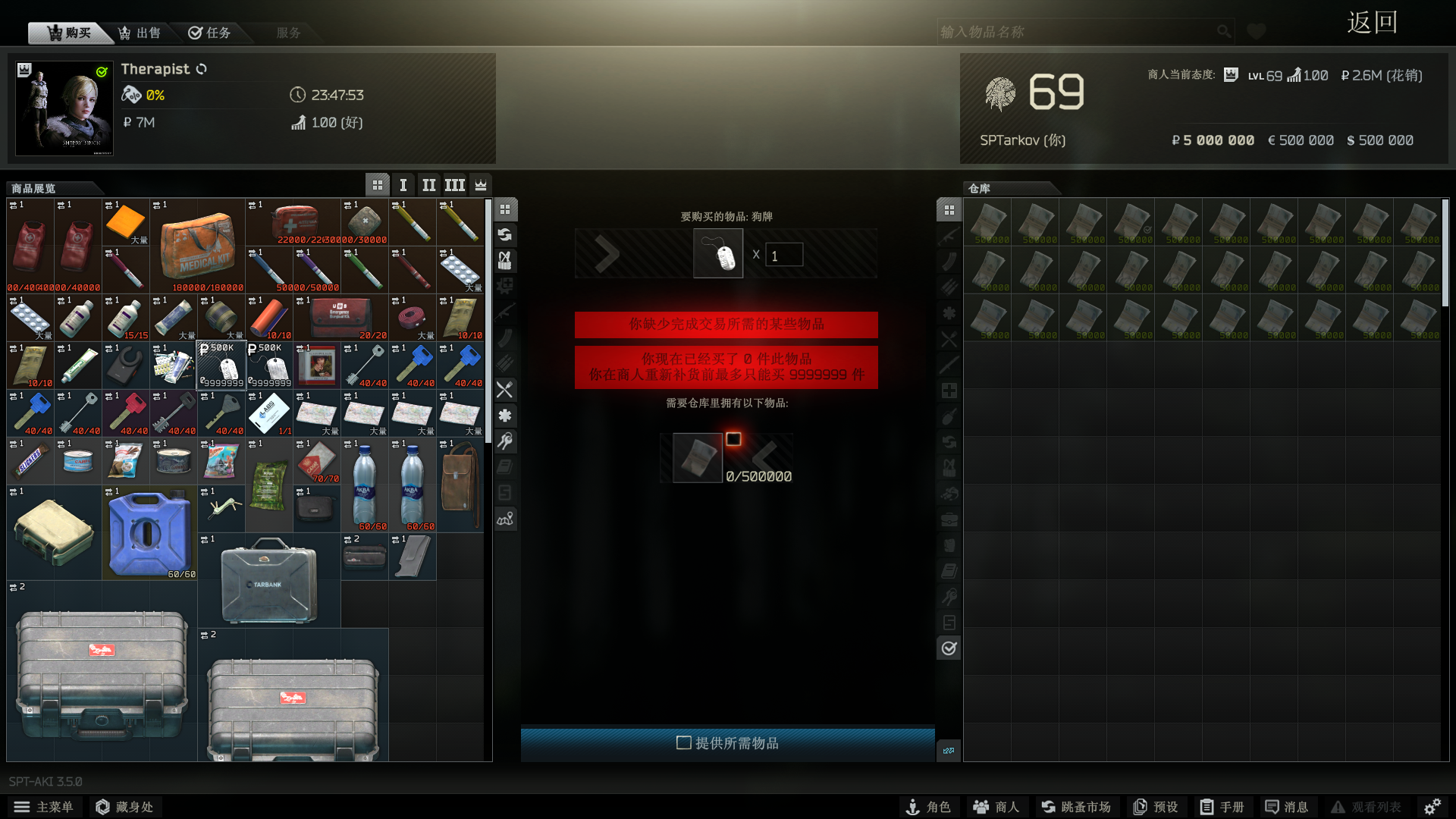The width and height of the screenshot is (1456, 819).
Task: Select the large orange Medical Kit bag
Action: coord(197,246)
